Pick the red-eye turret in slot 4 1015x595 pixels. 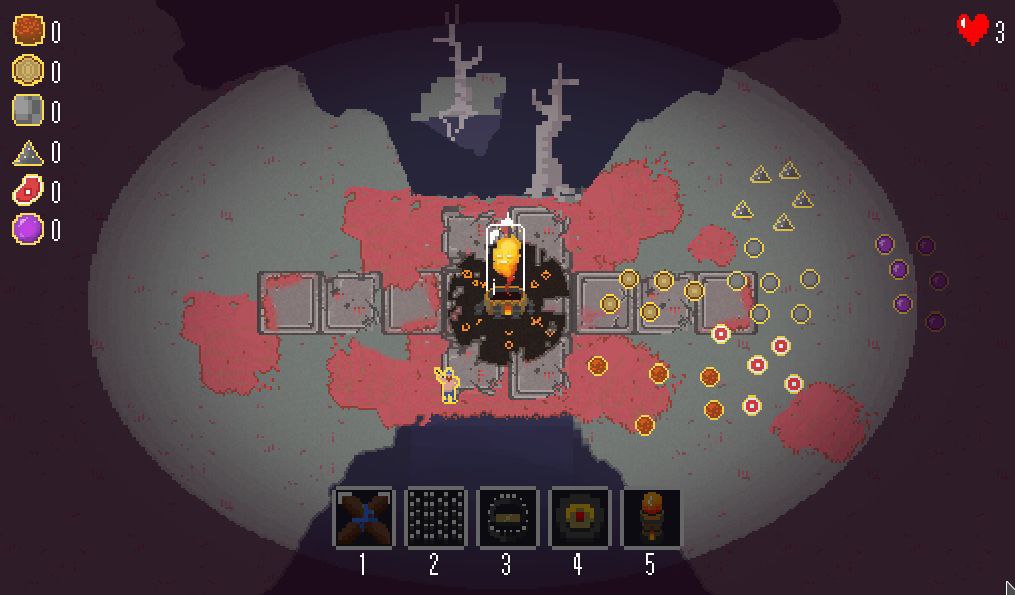[x=578, y=517]
